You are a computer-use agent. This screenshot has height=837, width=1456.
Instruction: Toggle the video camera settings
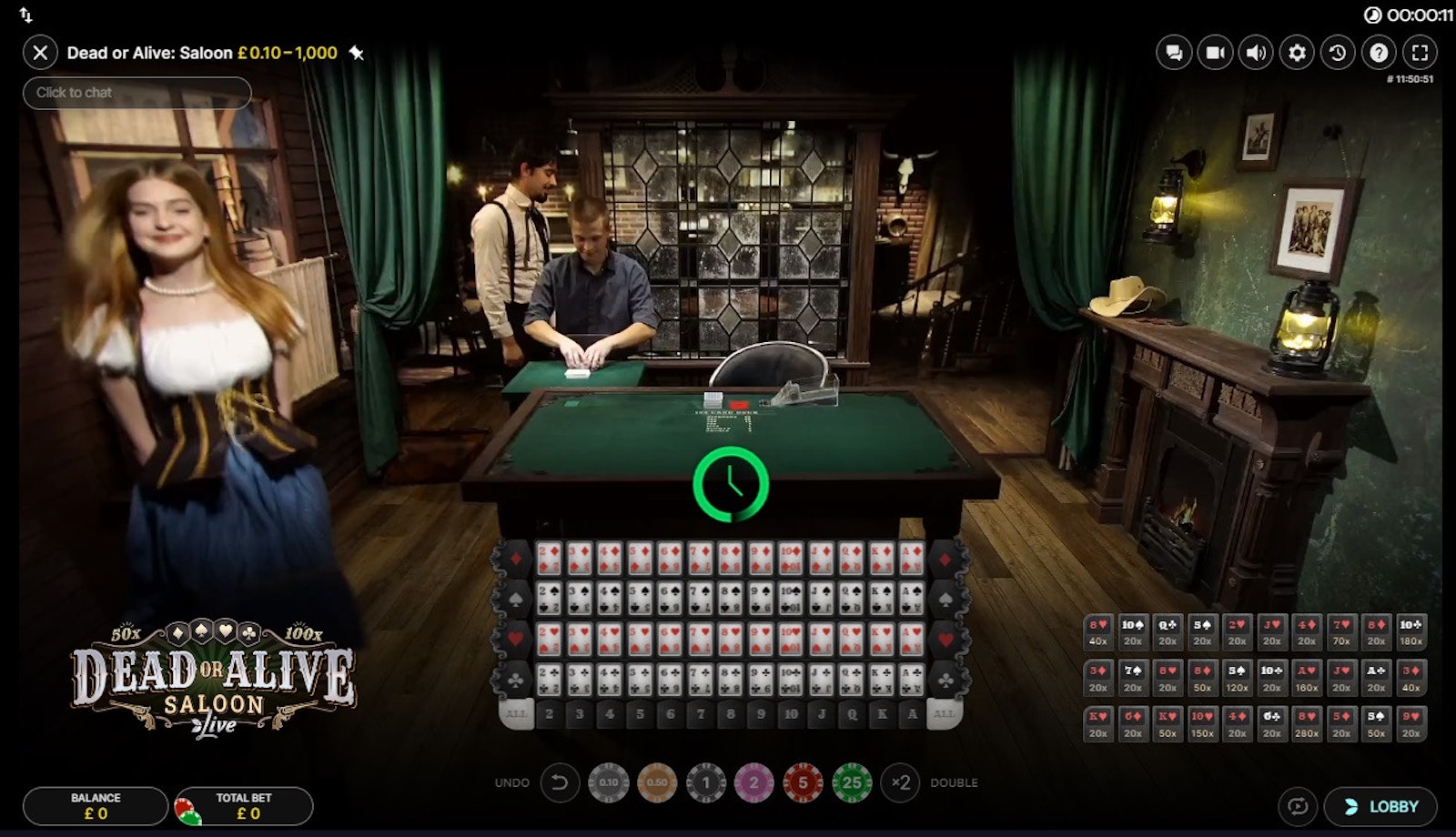pos(1215,53)
